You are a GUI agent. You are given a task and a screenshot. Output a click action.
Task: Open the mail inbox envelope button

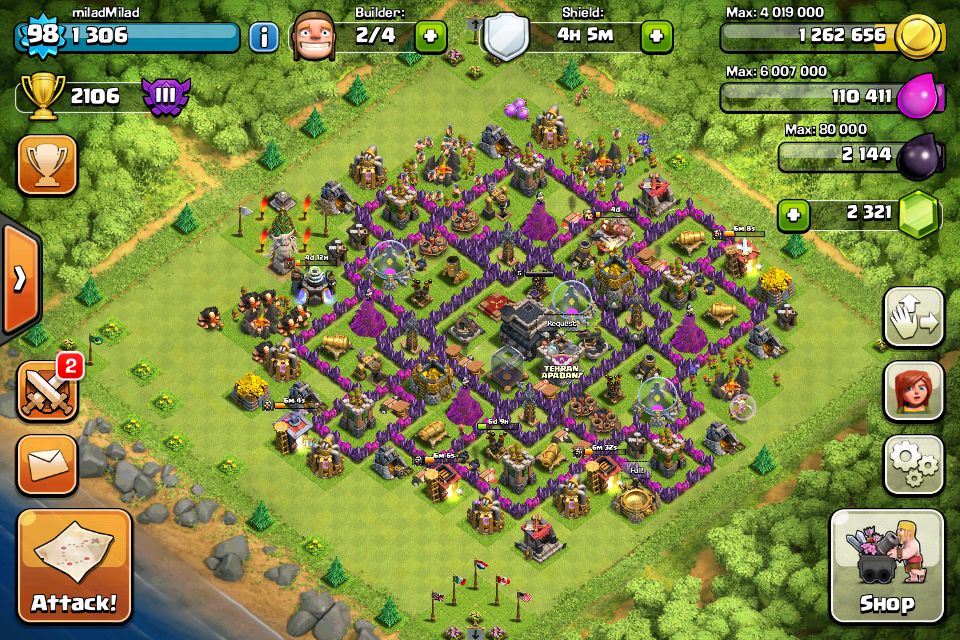point(47,465)
